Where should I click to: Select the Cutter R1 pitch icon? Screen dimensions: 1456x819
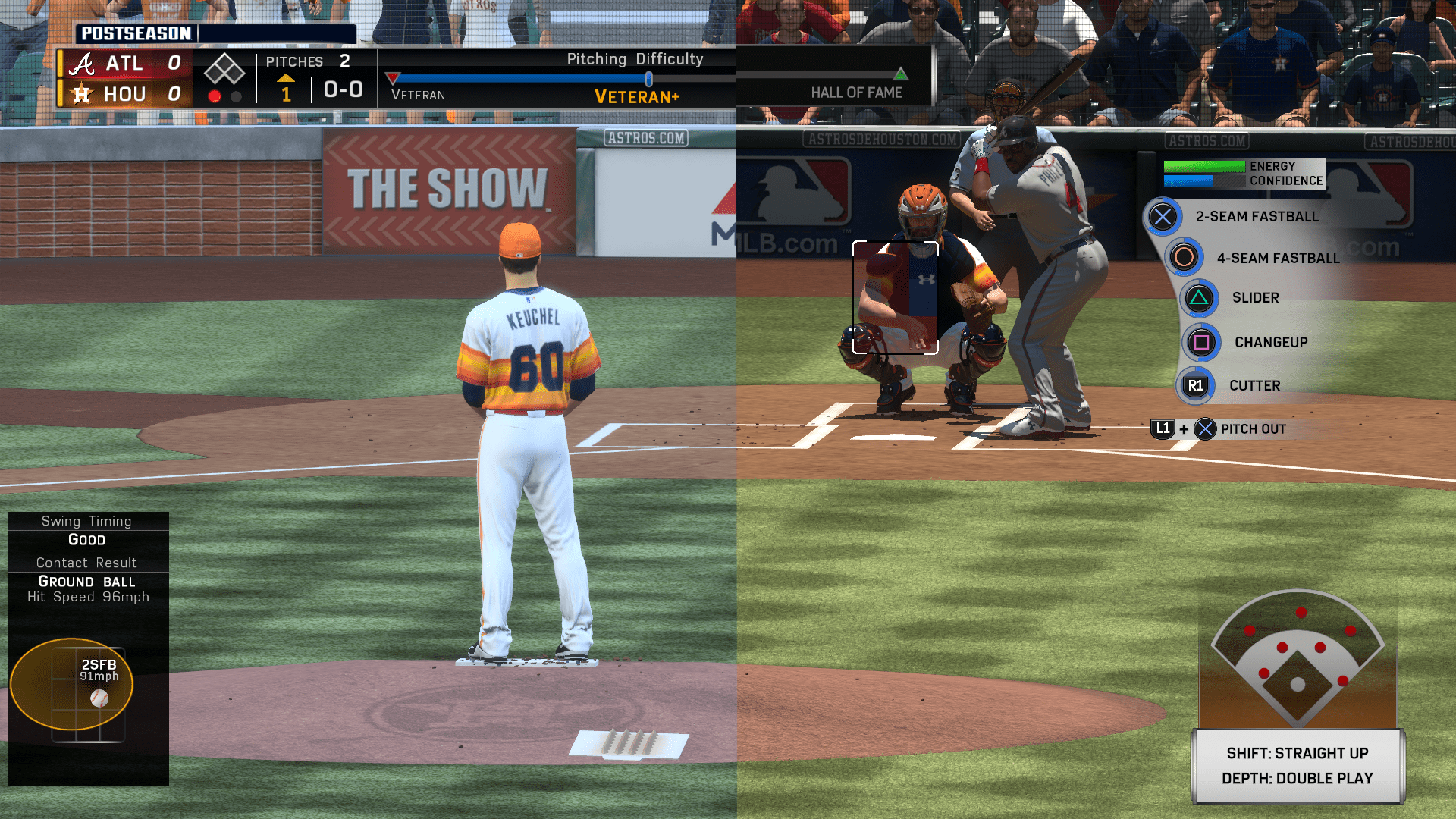pyautogui.click(x=1194, y=385)
